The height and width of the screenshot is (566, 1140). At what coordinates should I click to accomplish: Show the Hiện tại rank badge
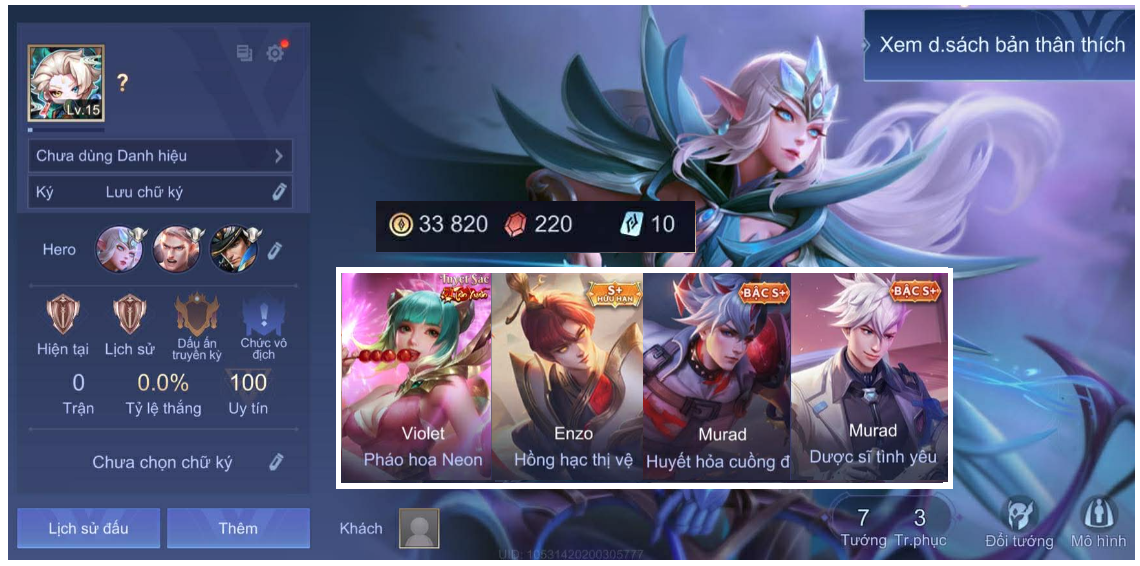(64, 315)
